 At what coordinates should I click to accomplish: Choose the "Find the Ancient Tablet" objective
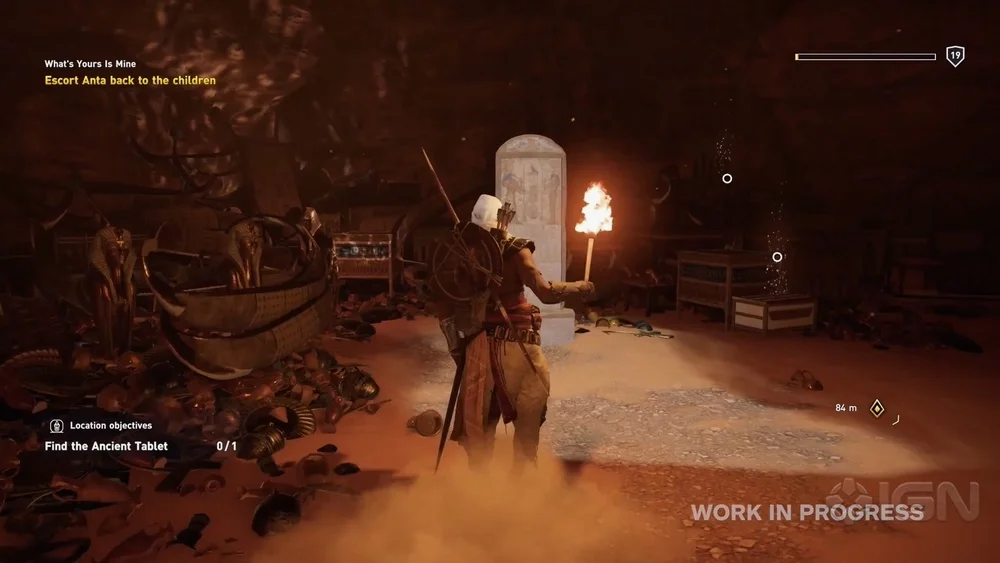tap(106, 446)
